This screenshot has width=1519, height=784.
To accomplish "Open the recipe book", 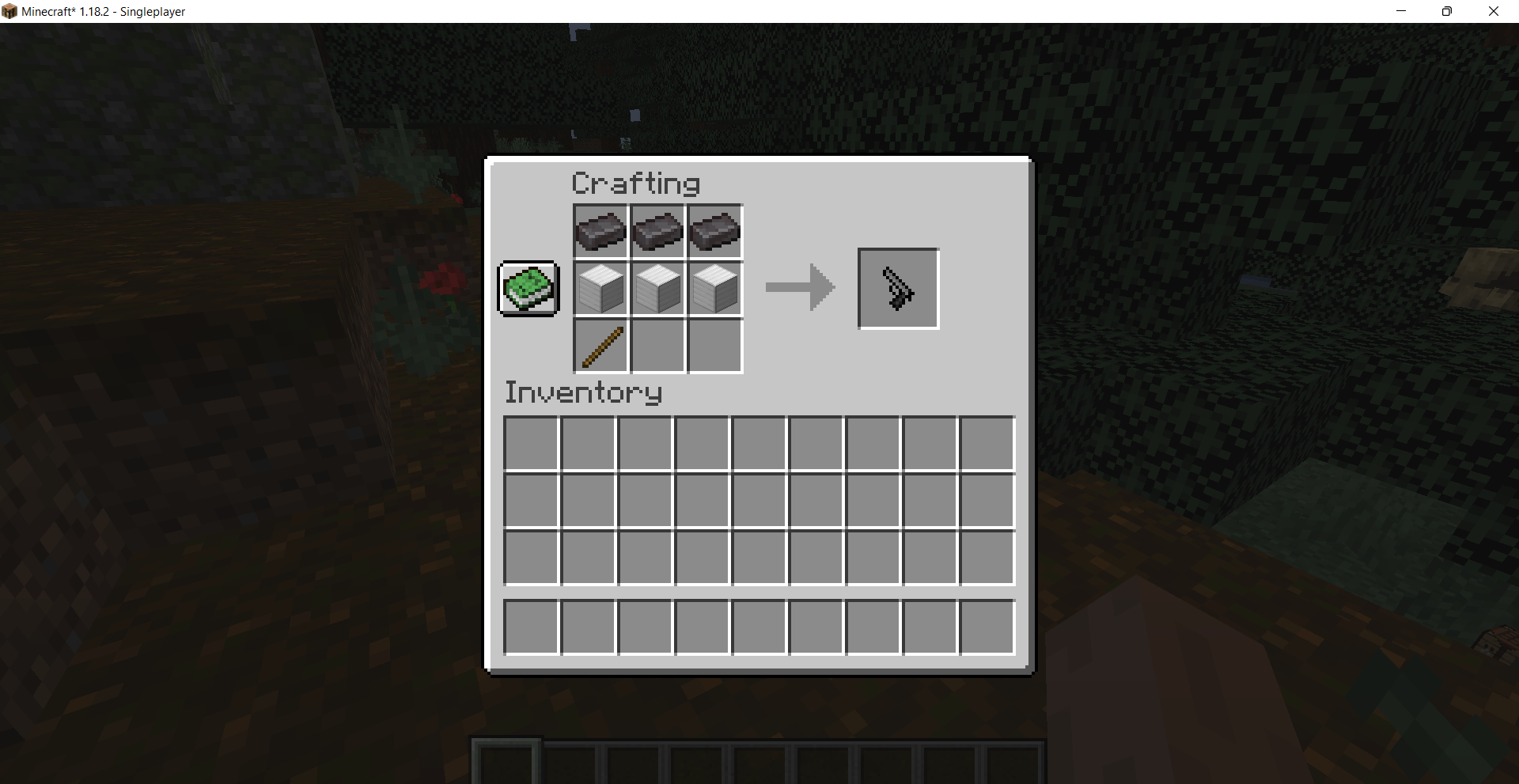I will 527,288.
